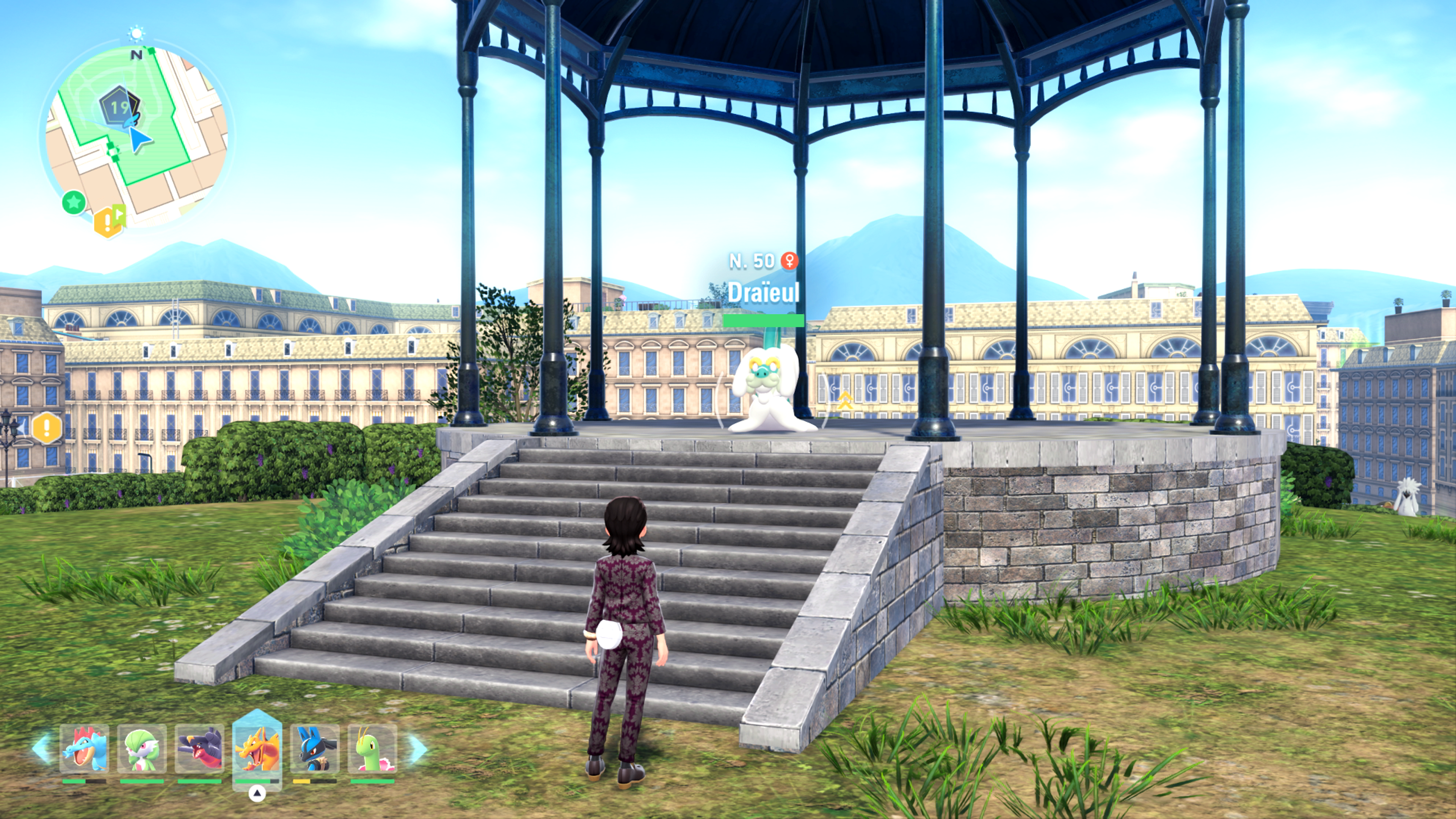Viewport: 1456px width, 819px height.
Task: Click the zone 19 marker on minimap
Action: point(119,107)
